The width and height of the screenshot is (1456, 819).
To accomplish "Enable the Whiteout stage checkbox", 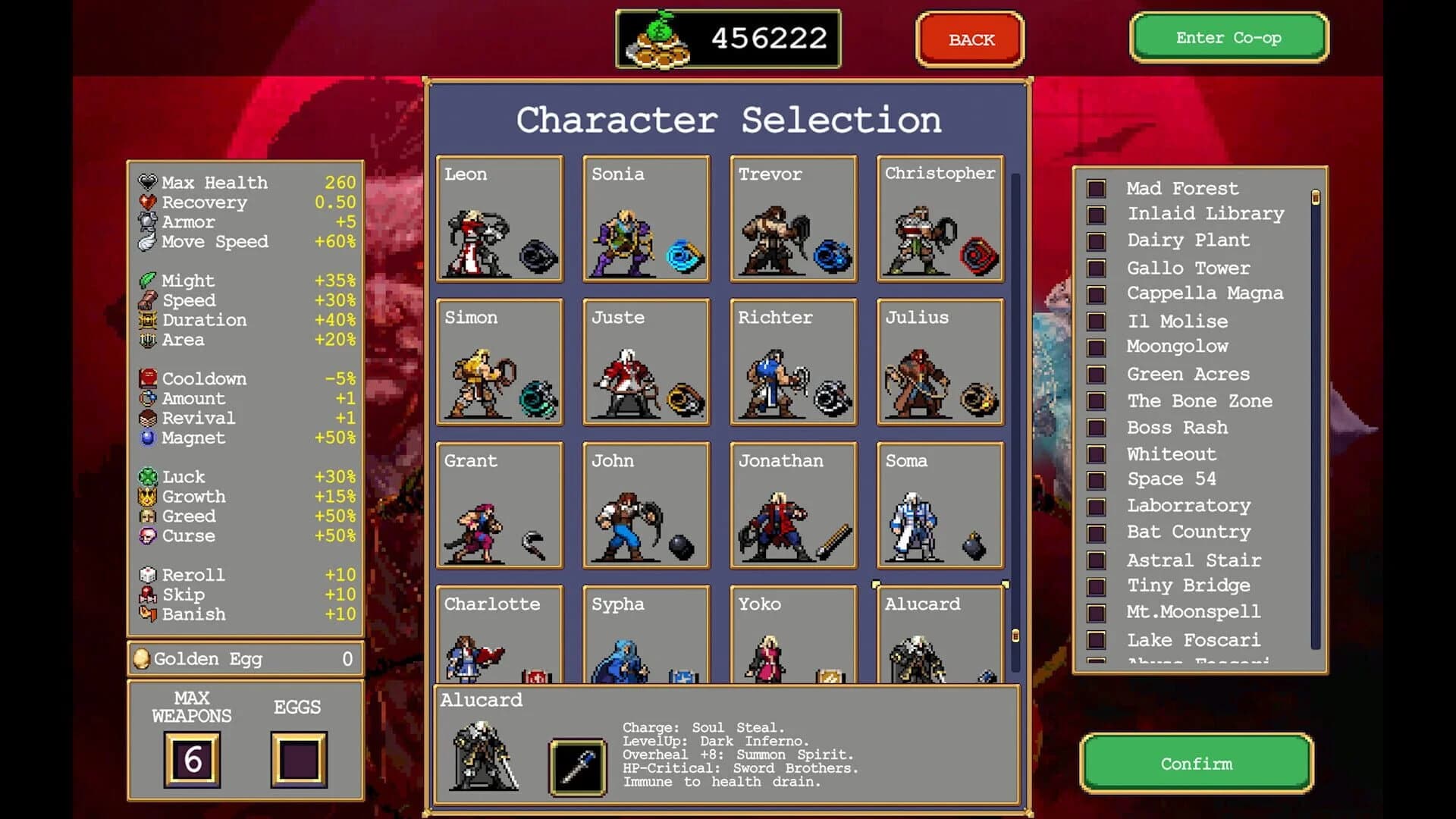I will tap(1095, 453).
